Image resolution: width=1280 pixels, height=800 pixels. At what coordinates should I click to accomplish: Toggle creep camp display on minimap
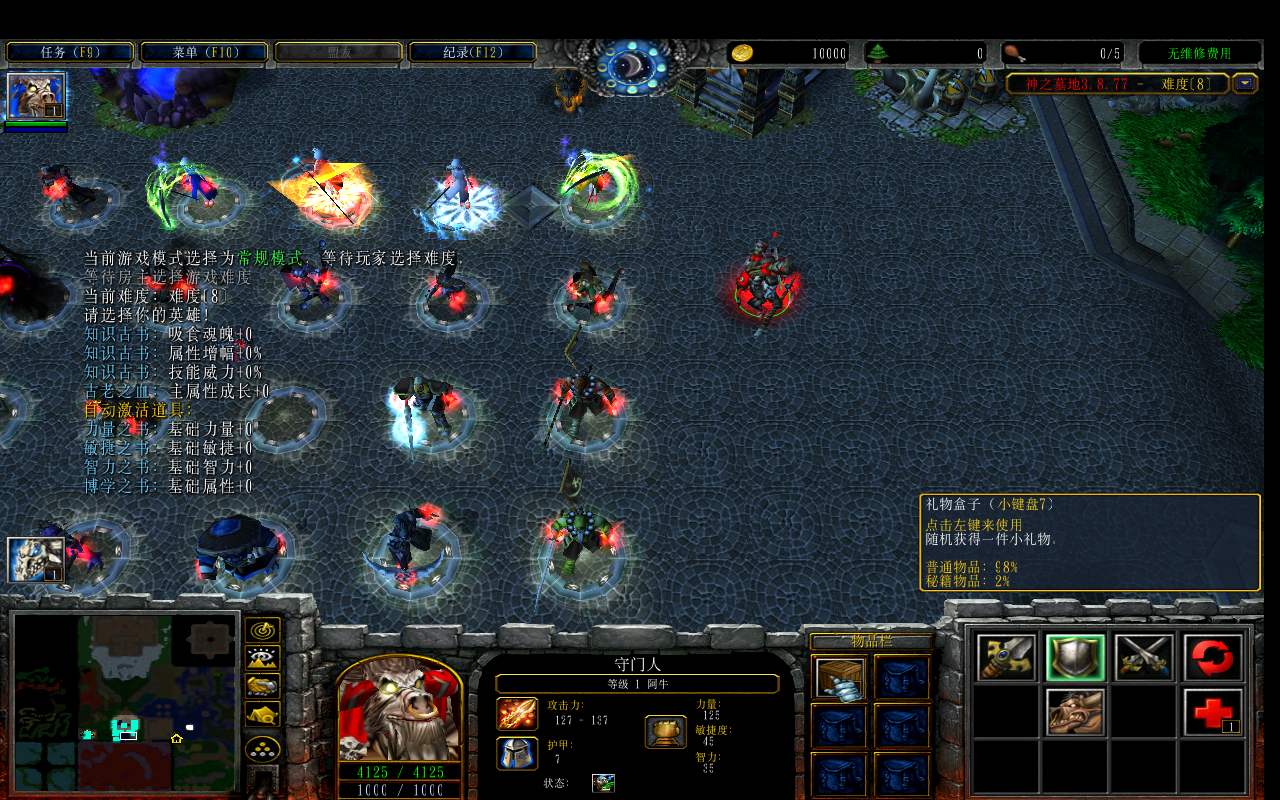pos(262,714)
